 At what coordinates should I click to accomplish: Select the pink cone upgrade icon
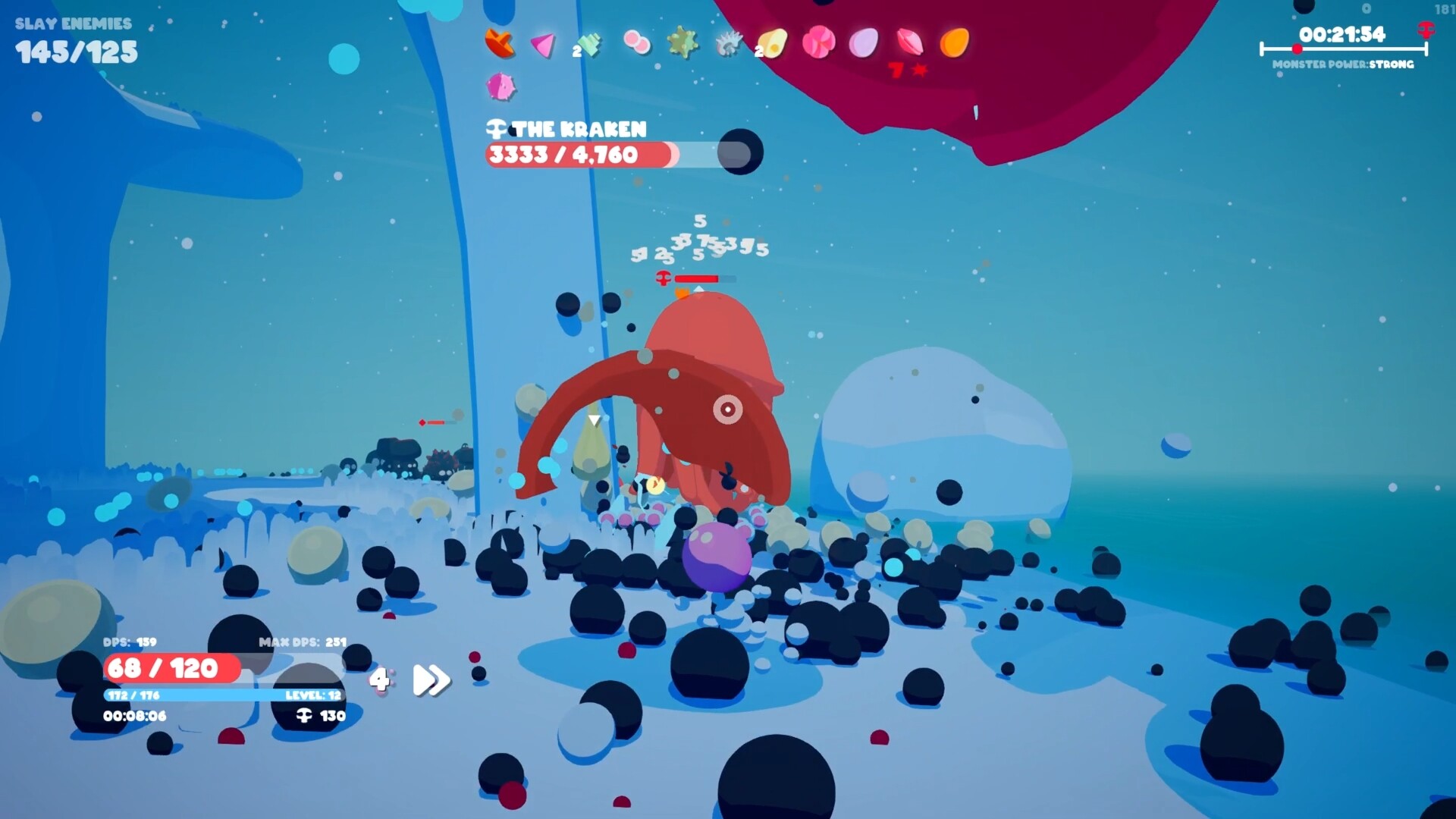pyautogui.click(x=541, y=45)
